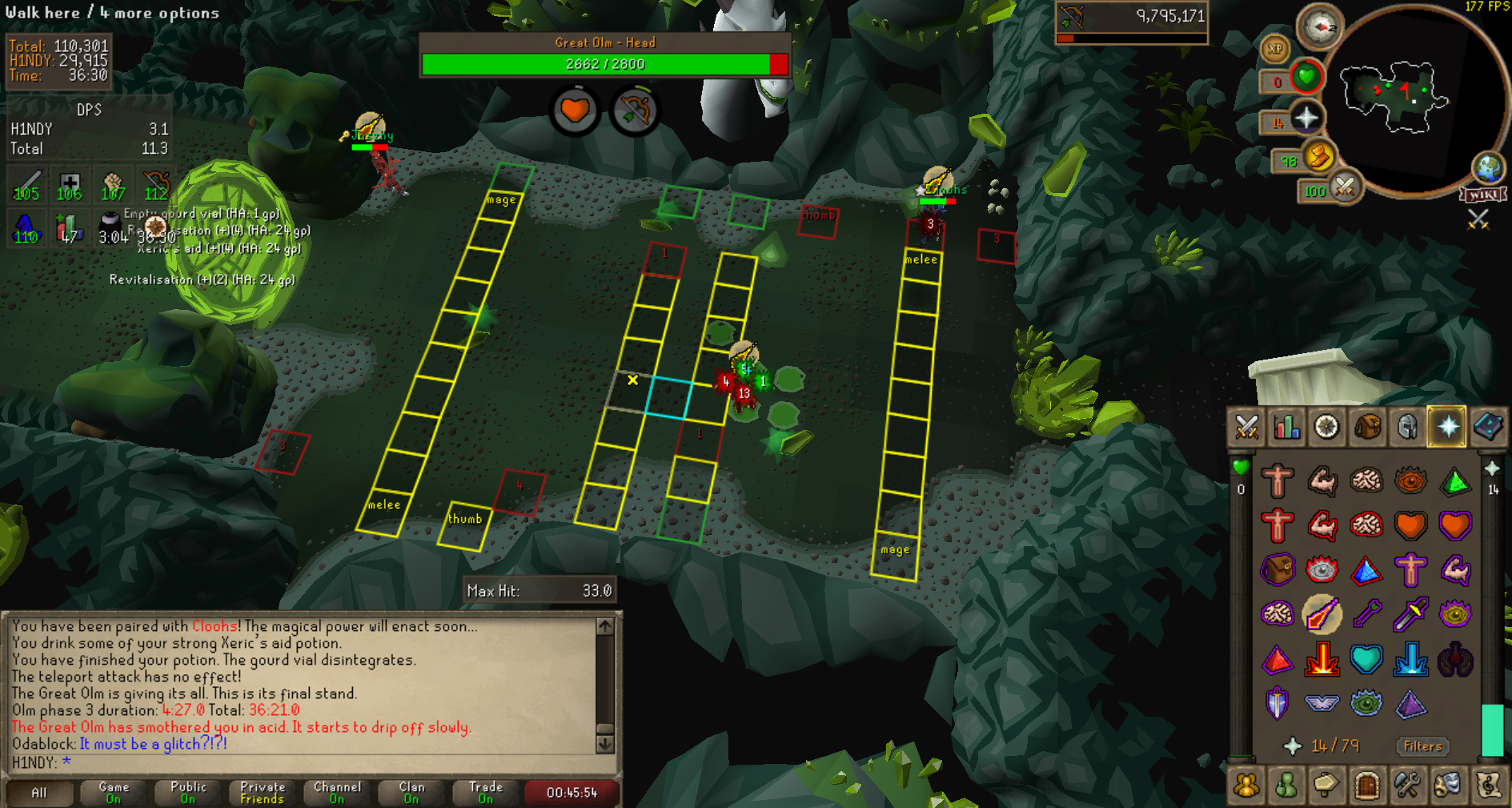The image size is (1512, 808).
Task: Open the world map globe
Action: [1489, 168]
